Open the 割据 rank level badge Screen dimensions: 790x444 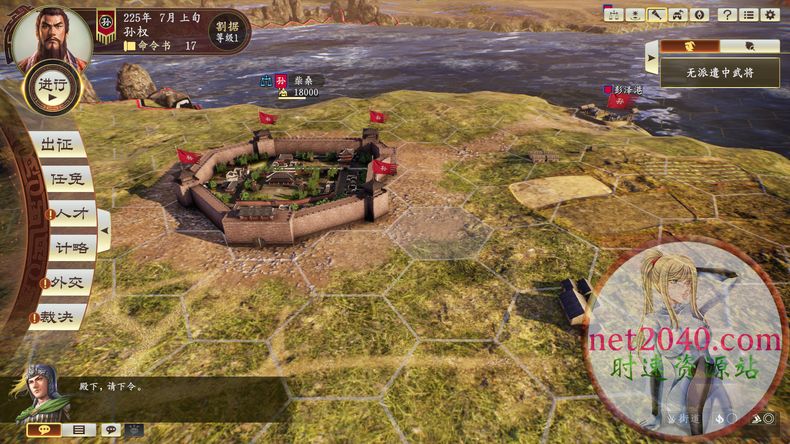[226, 32]
